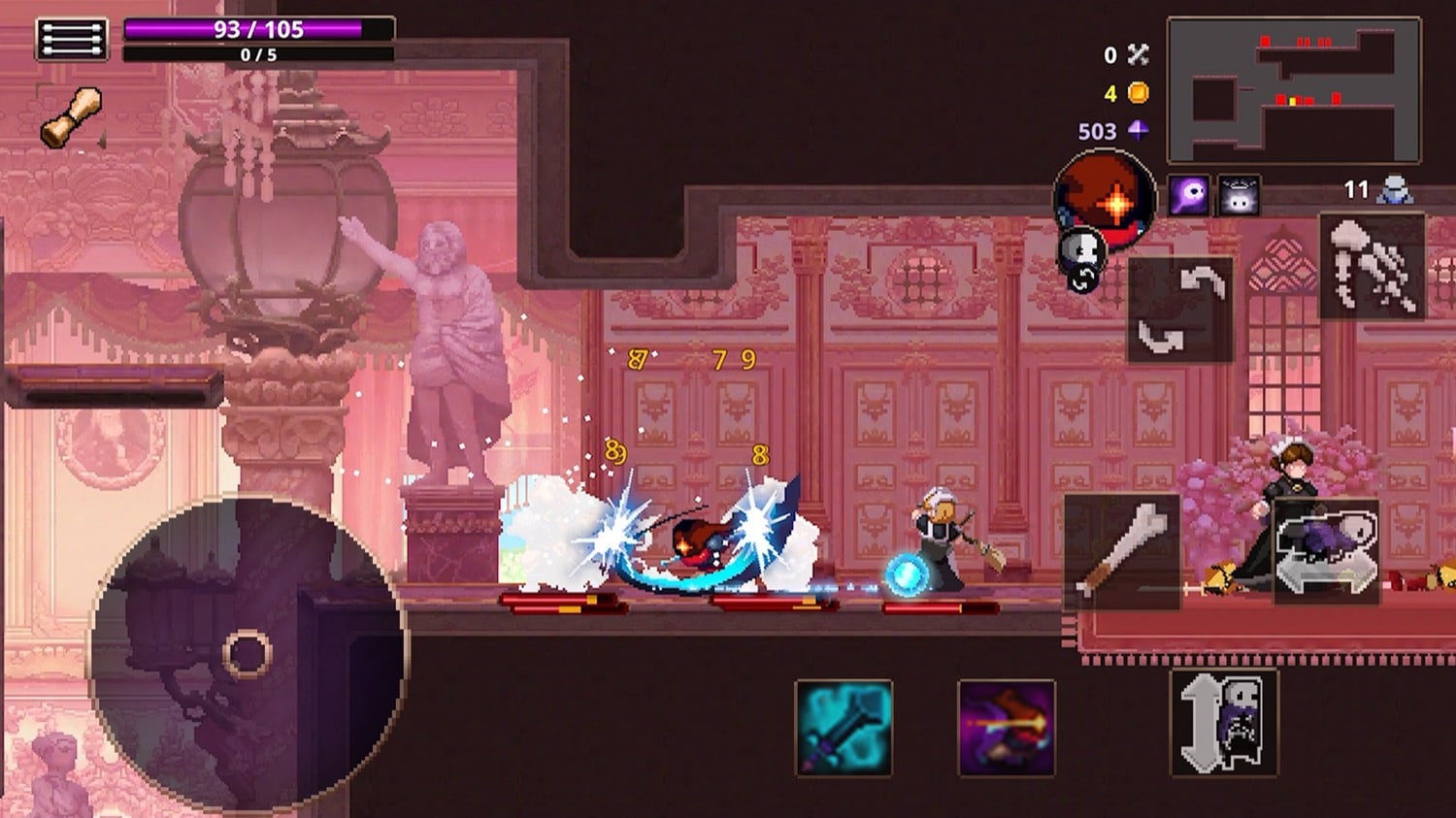The image size is (1456, 818).
Task: Use the purple and red slash skill
Action: point(1006,728)
